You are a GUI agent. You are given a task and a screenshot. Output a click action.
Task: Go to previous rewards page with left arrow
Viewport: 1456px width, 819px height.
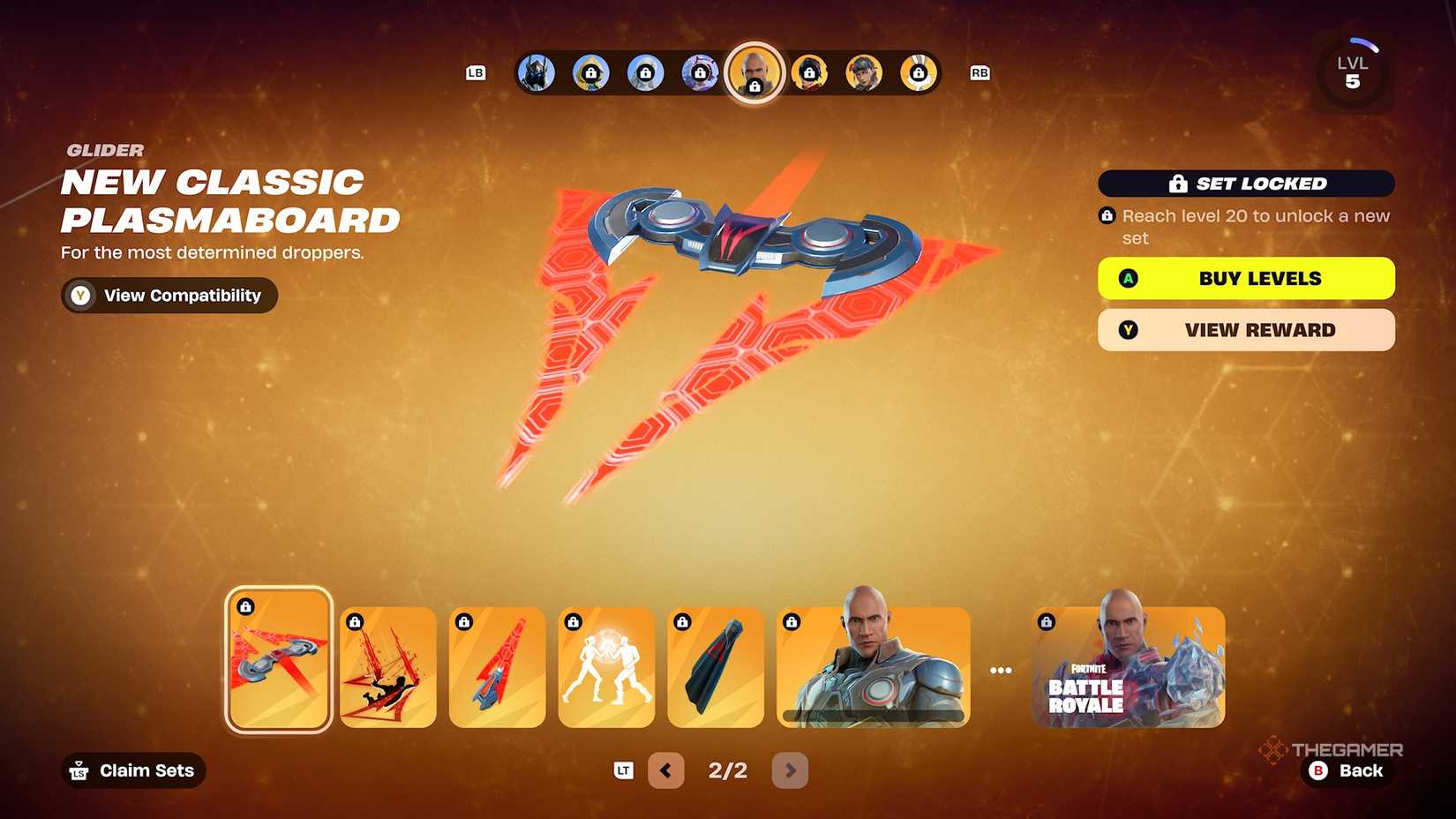pos(666,770)
